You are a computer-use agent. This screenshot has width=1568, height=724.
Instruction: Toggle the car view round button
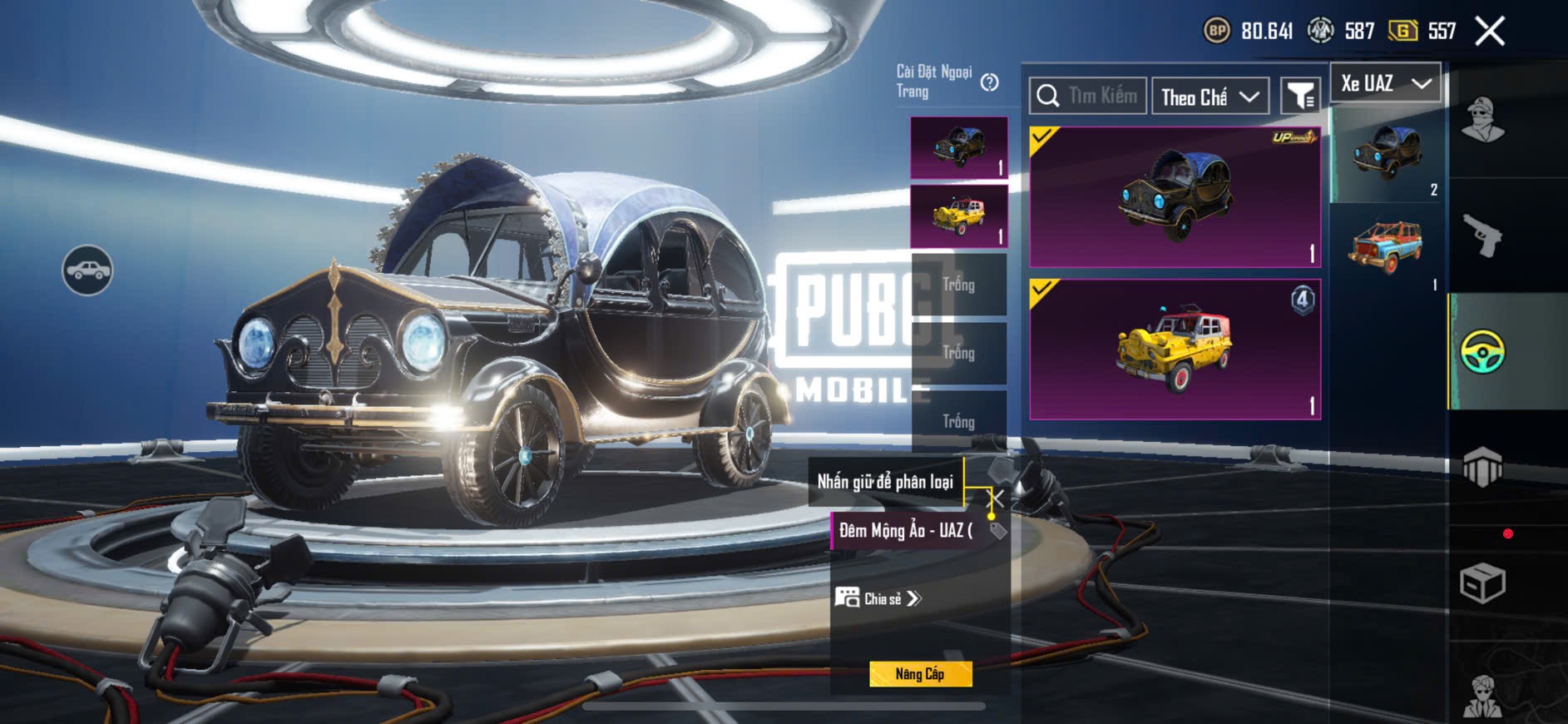[x=87, y=270]
